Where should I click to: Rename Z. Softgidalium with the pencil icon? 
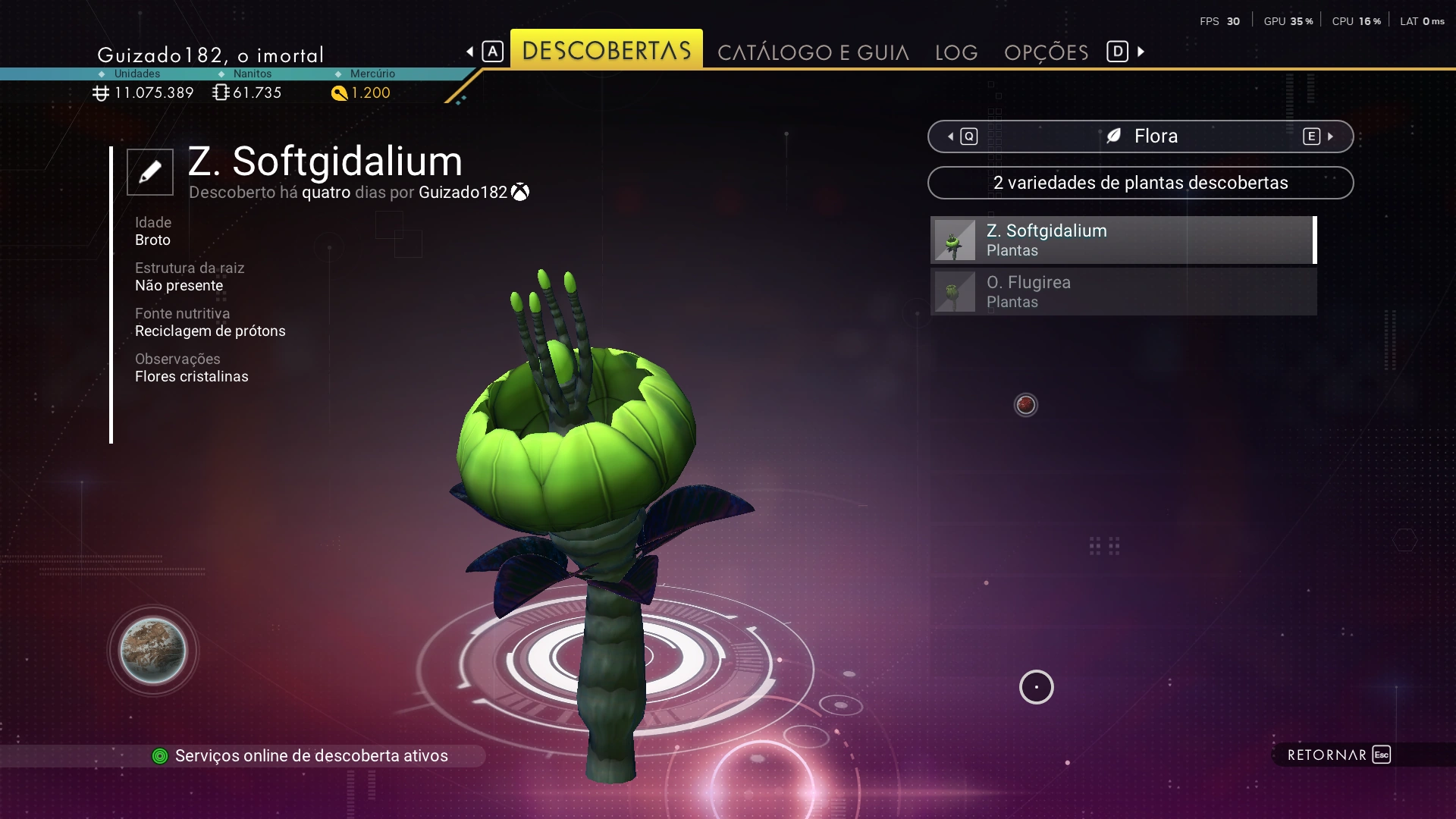click(x=150, y=172)
